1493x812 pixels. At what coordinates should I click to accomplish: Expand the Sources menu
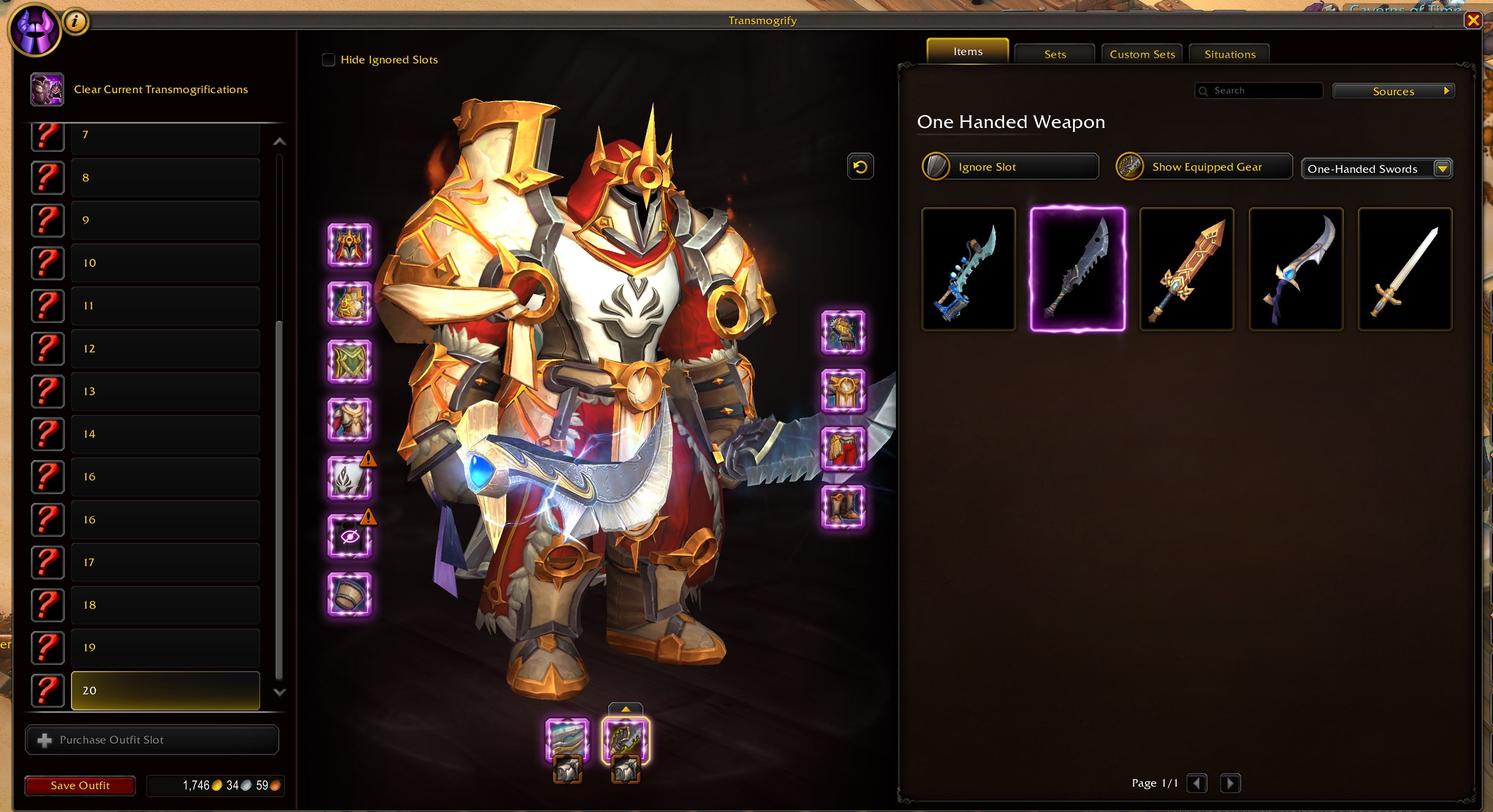tap(1393, 91)
